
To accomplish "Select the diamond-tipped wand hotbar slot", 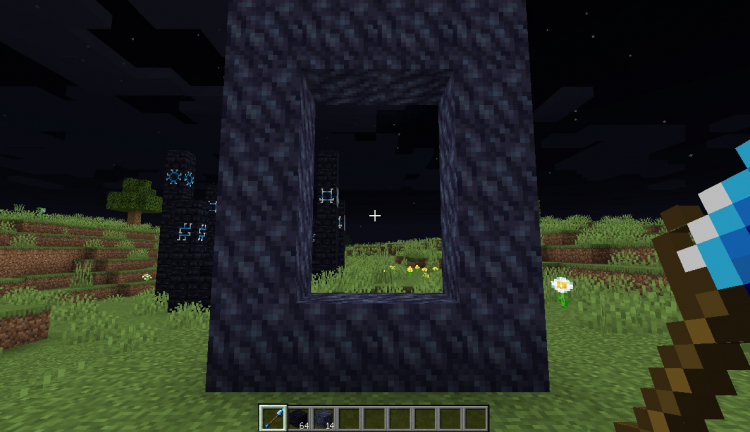I will [x=273, y=417].
